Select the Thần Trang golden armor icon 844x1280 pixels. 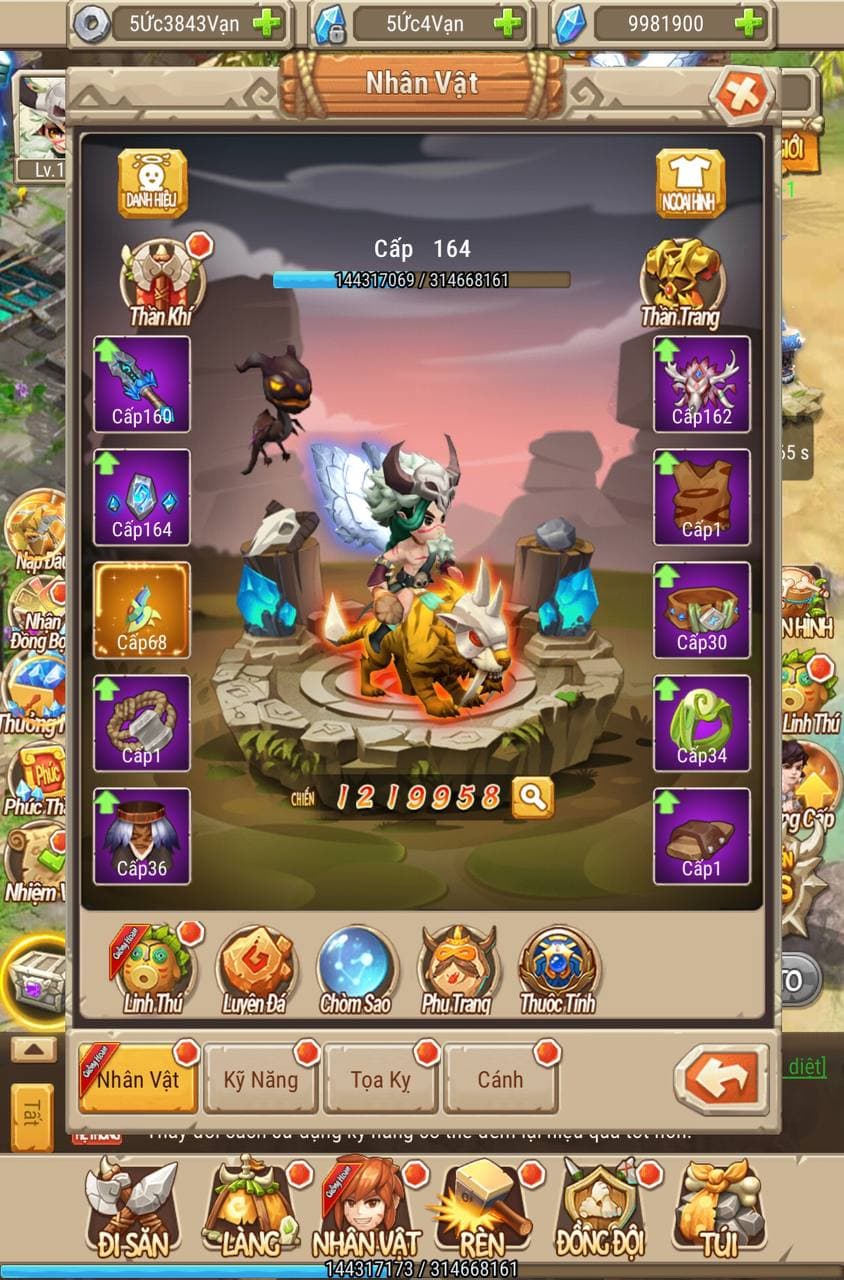pyautogui.click(x=682, y=279)
